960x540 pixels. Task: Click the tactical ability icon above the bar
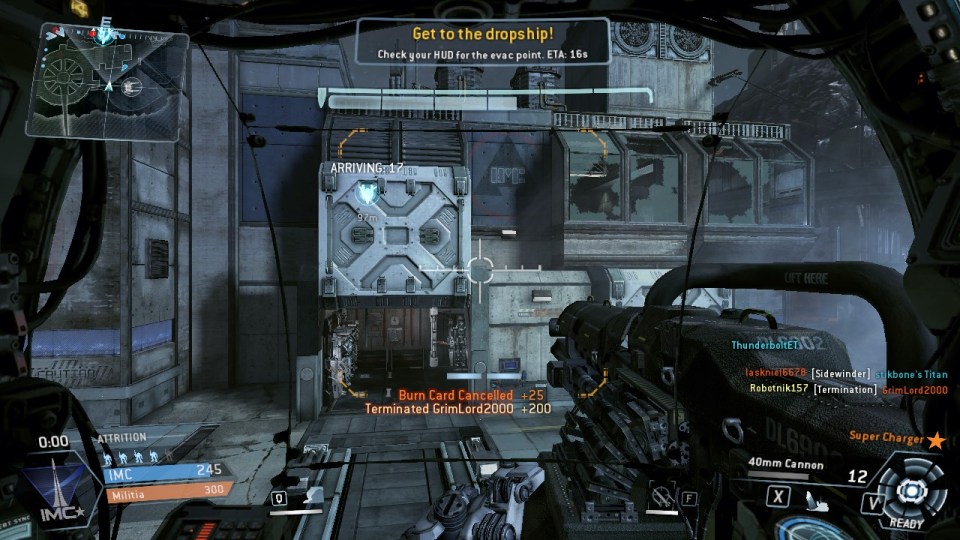[310, 494]
